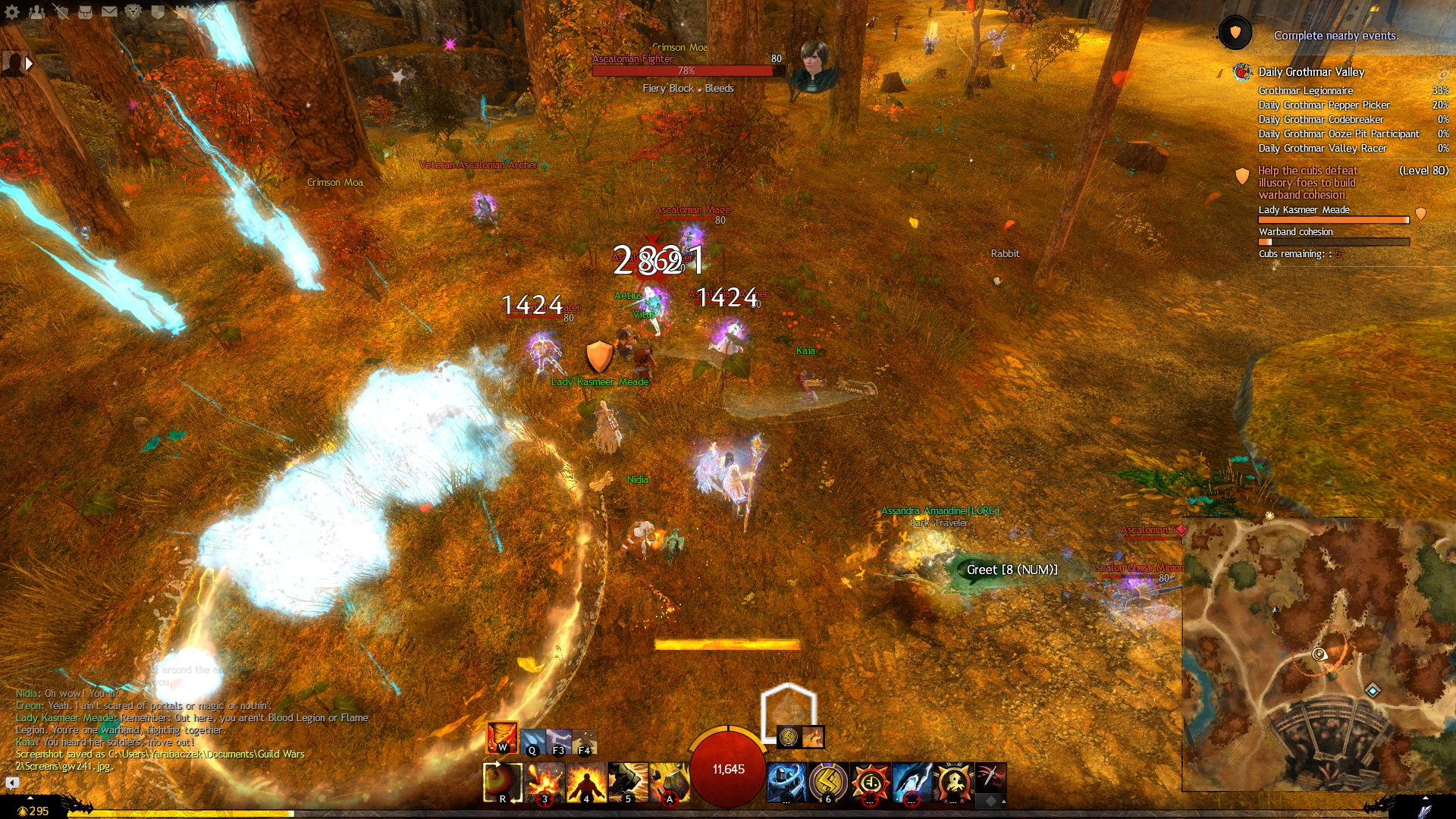This screenshot has height=819, width=1456.
Task: Click the Daily Grothmar Pepper Picker objective
Action: point(1324,105)
